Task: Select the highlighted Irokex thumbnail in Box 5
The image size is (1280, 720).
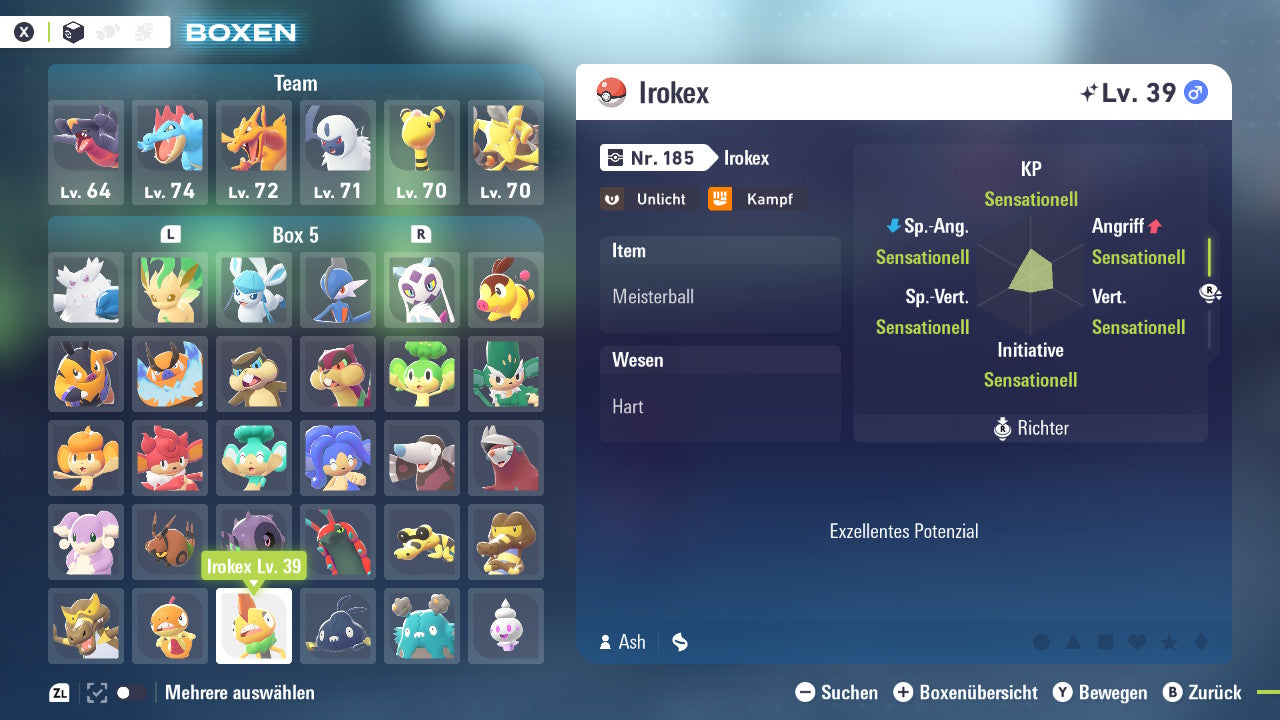Action: pyautogui.click(x=254, y=625)
